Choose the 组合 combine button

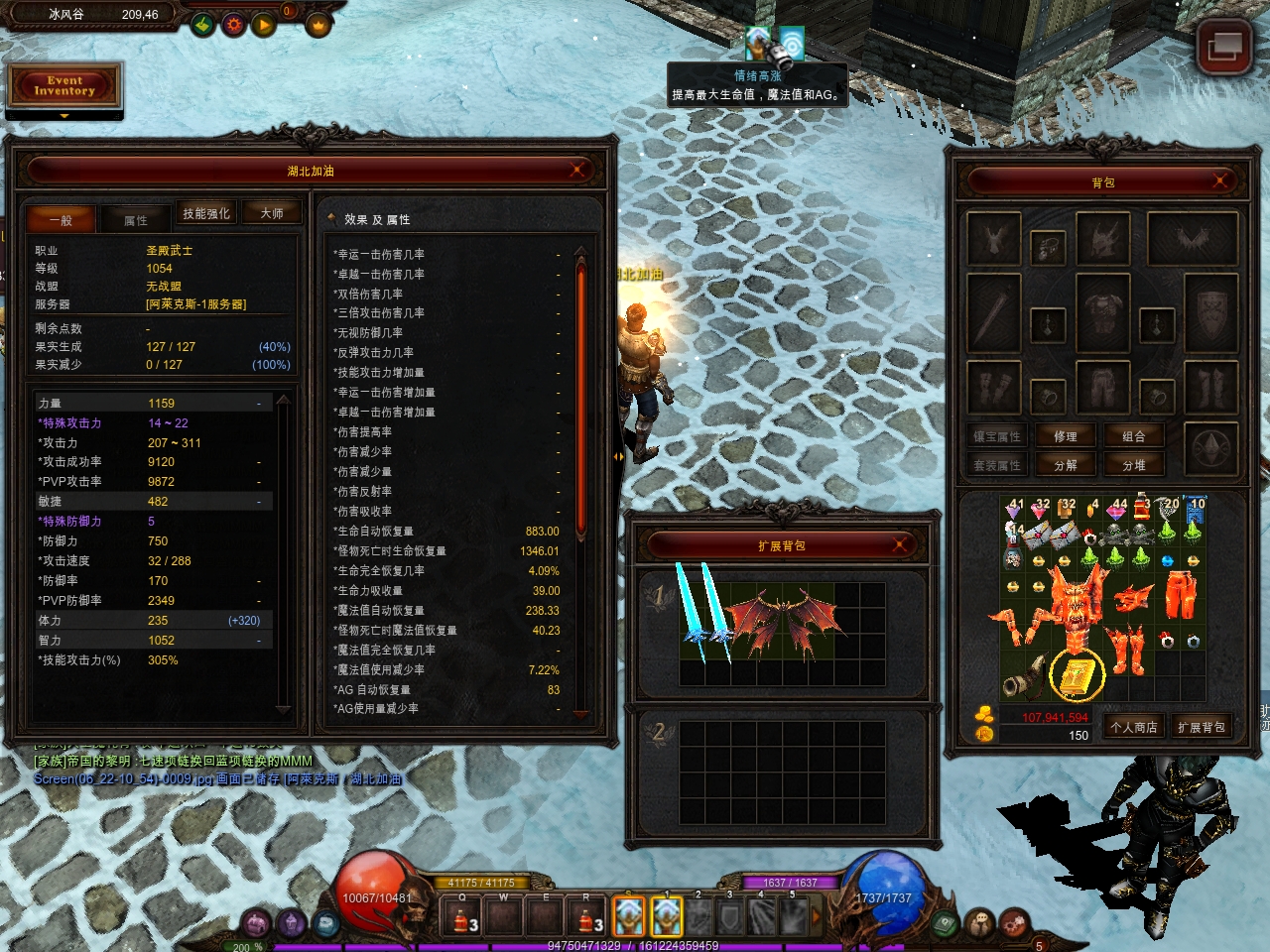pyautogui.click(x=1134, y=436)
